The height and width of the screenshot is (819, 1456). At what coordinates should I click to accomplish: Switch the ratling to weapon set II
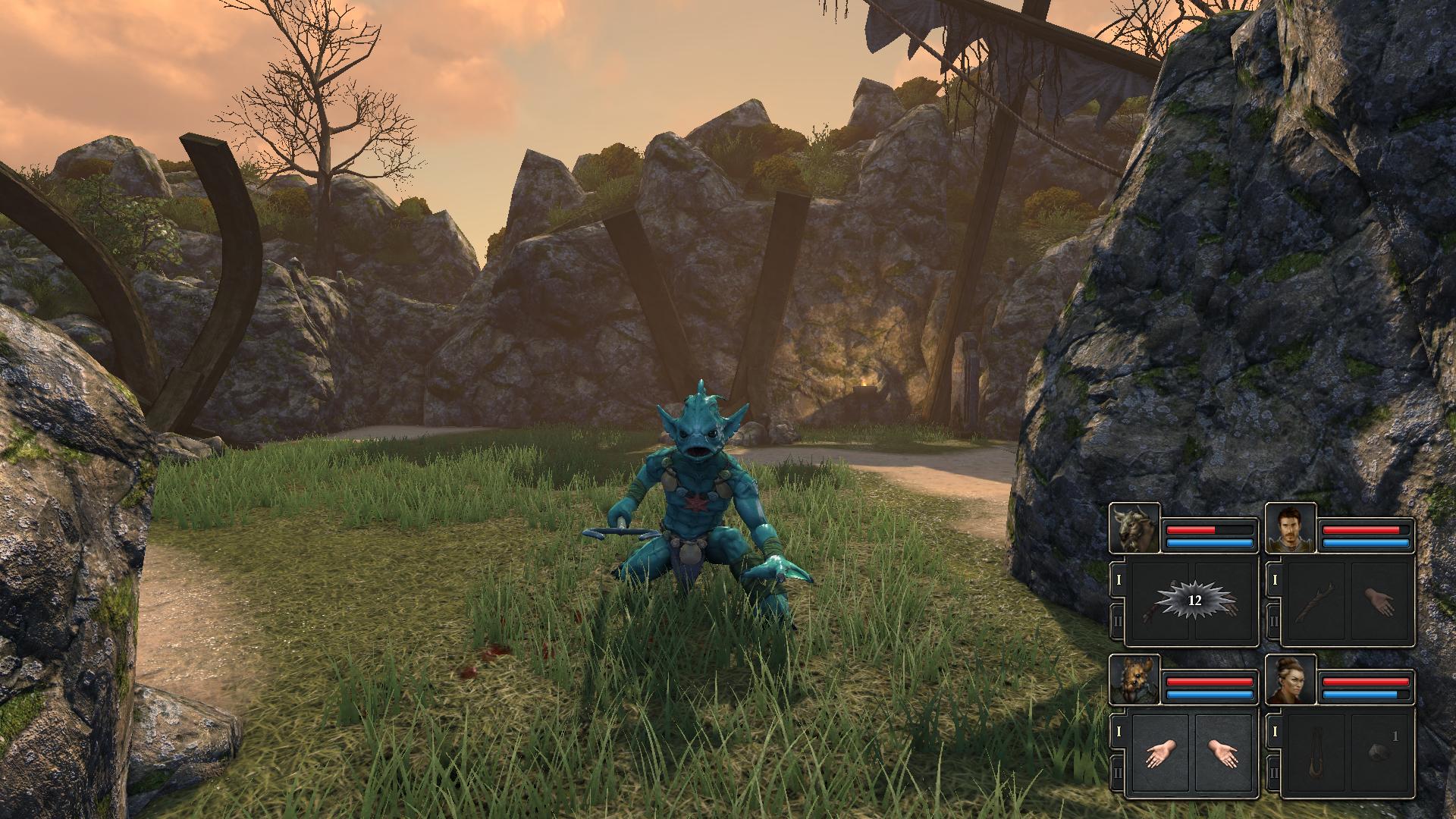point(1117,773)
